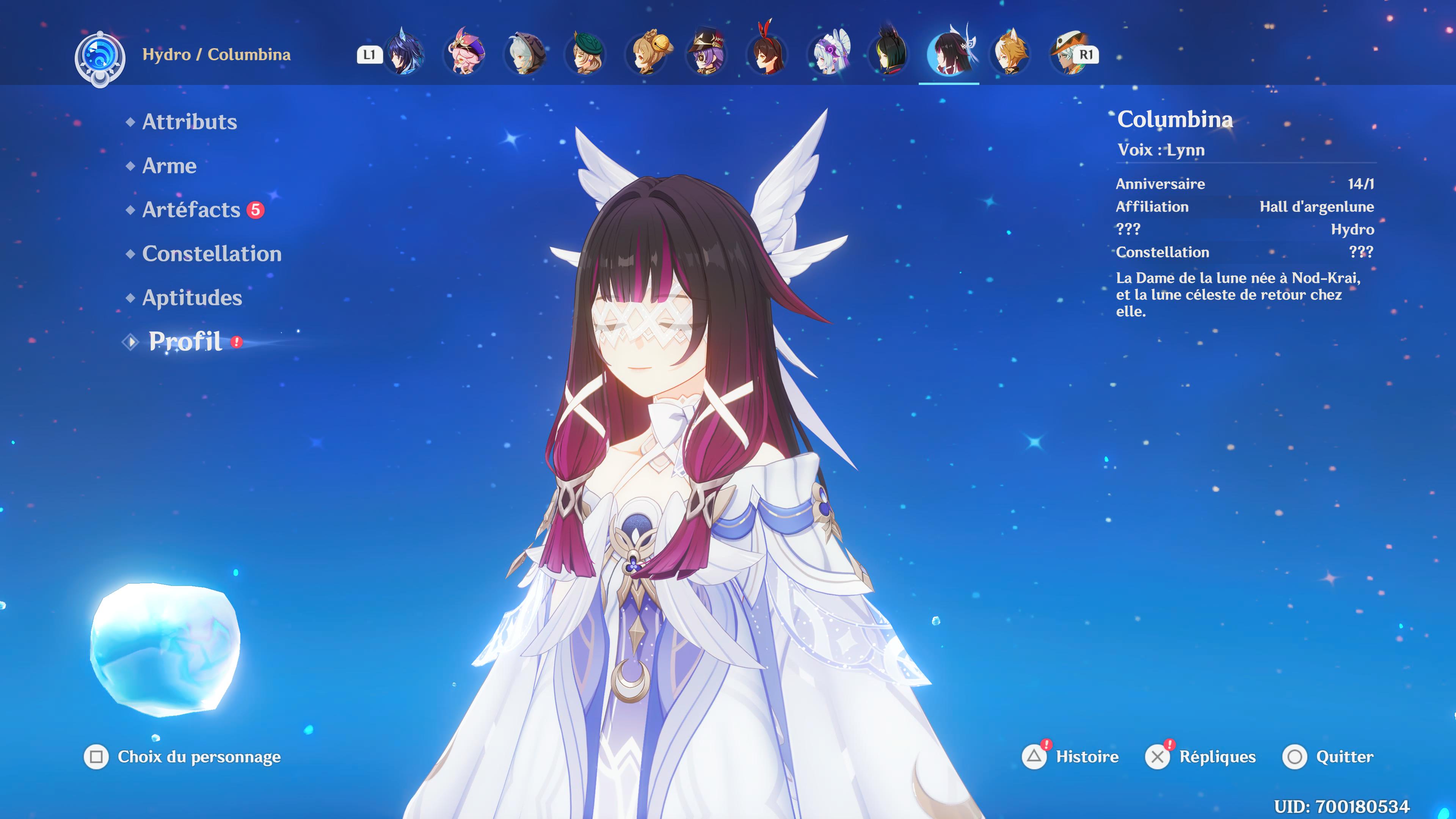
Task: Switch to the orange-haired fox-eared character
Action: coord(1009,54)
